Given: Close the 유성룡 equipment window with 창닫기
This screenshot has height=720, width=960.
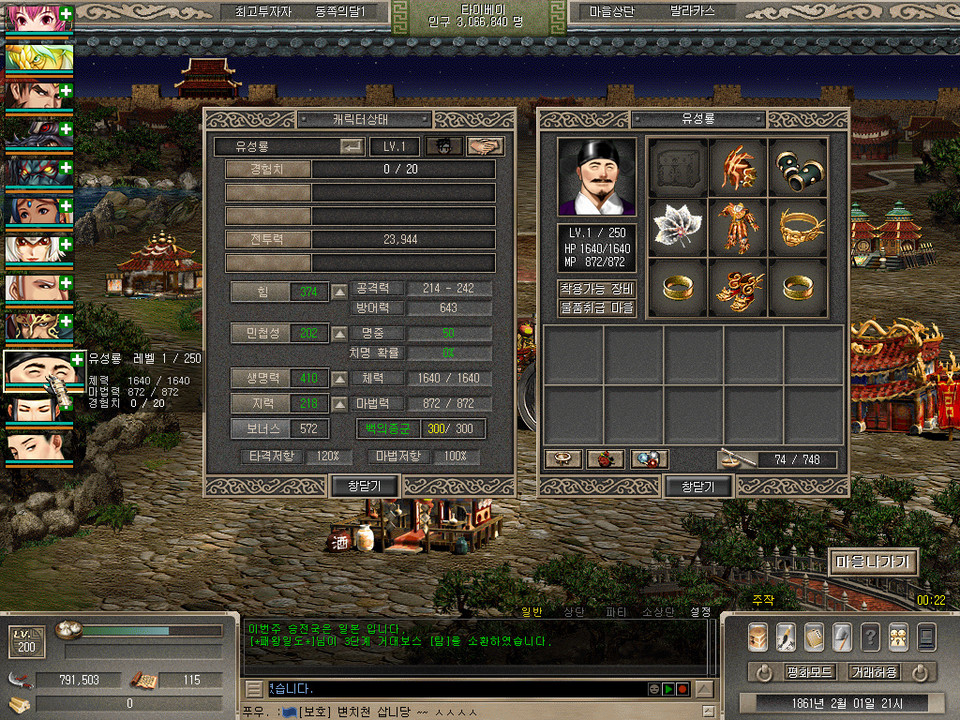Looking at the screenshot, I should (x=698, y=486).
